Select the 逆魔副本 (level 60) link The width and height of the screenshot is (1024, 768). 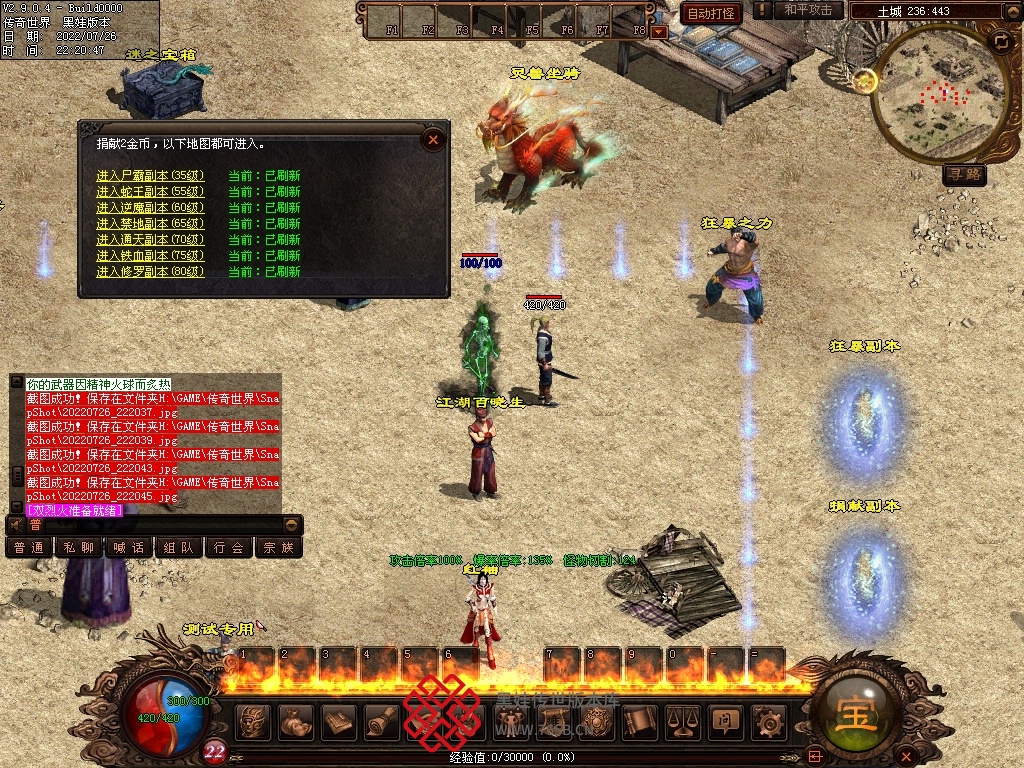coord(150,208)
